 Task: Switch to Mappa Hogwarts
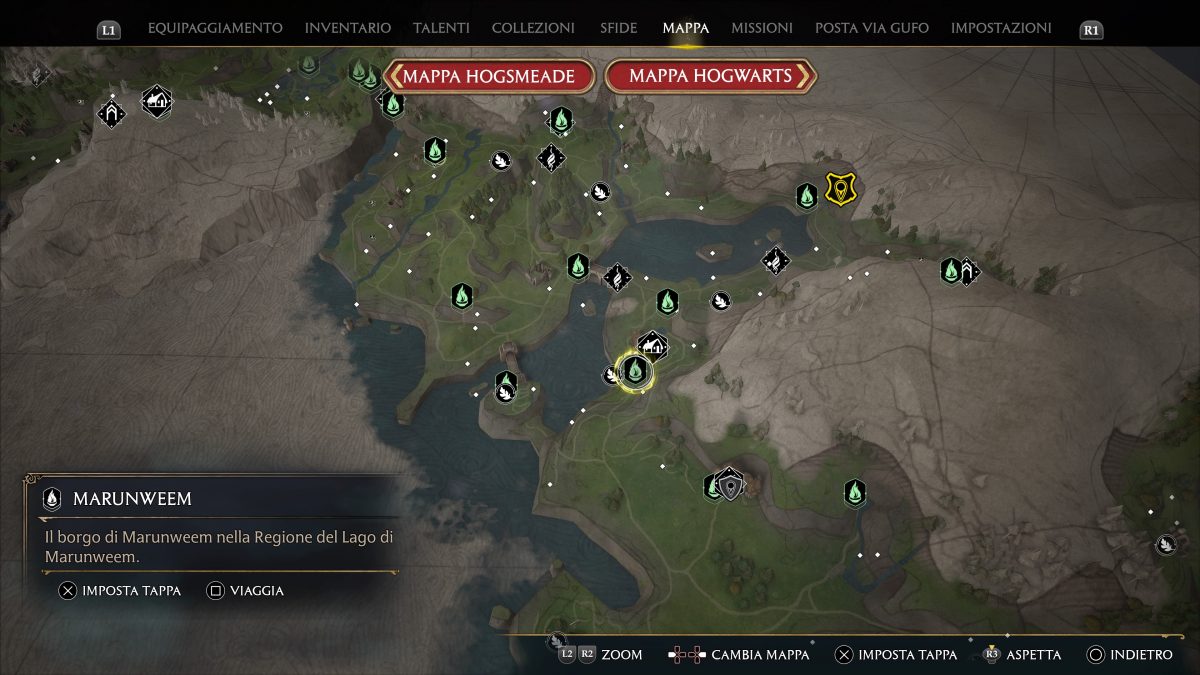[710, 76]
